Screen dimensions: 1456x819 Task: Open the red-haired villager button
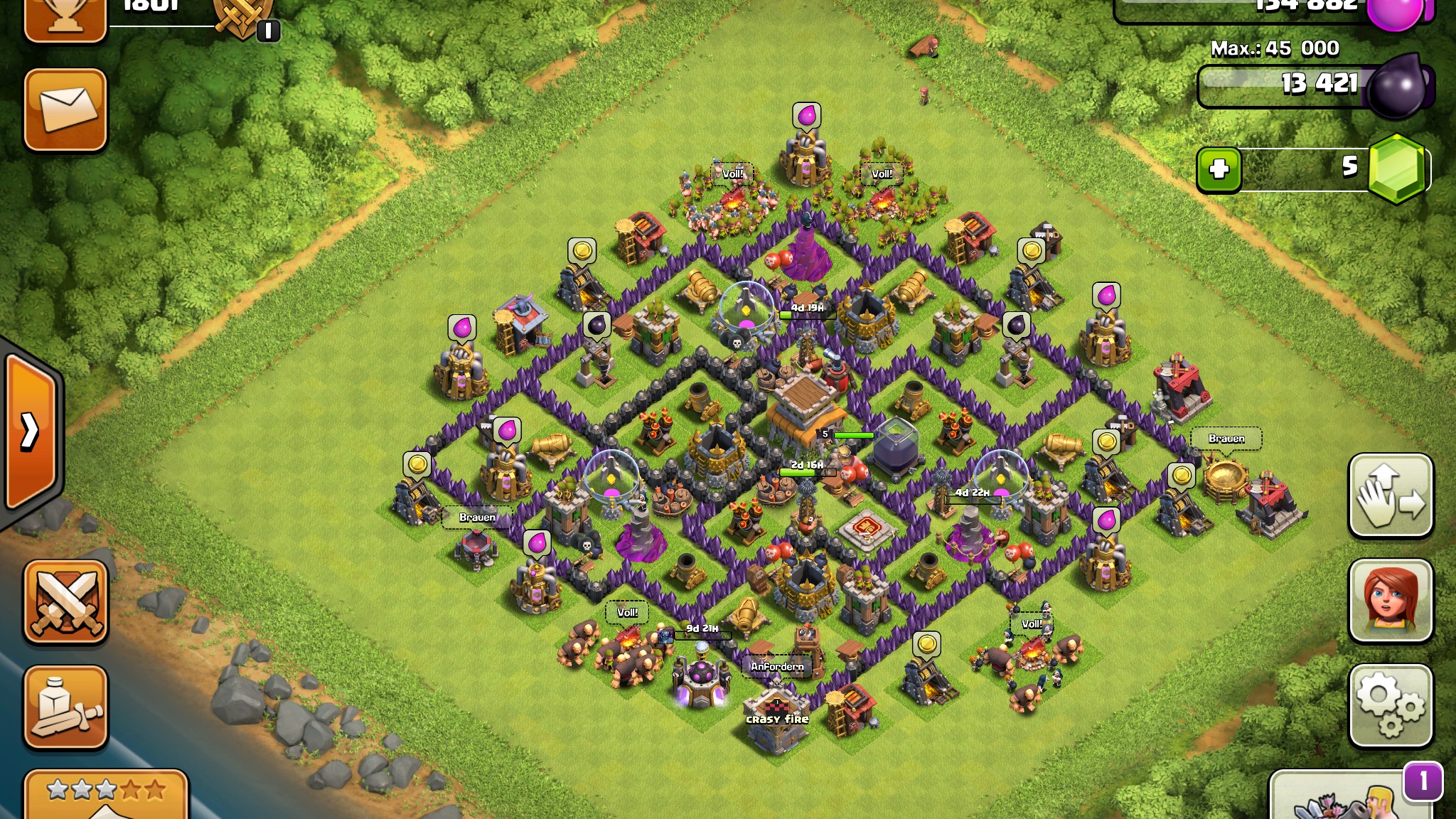point(1390,600)
